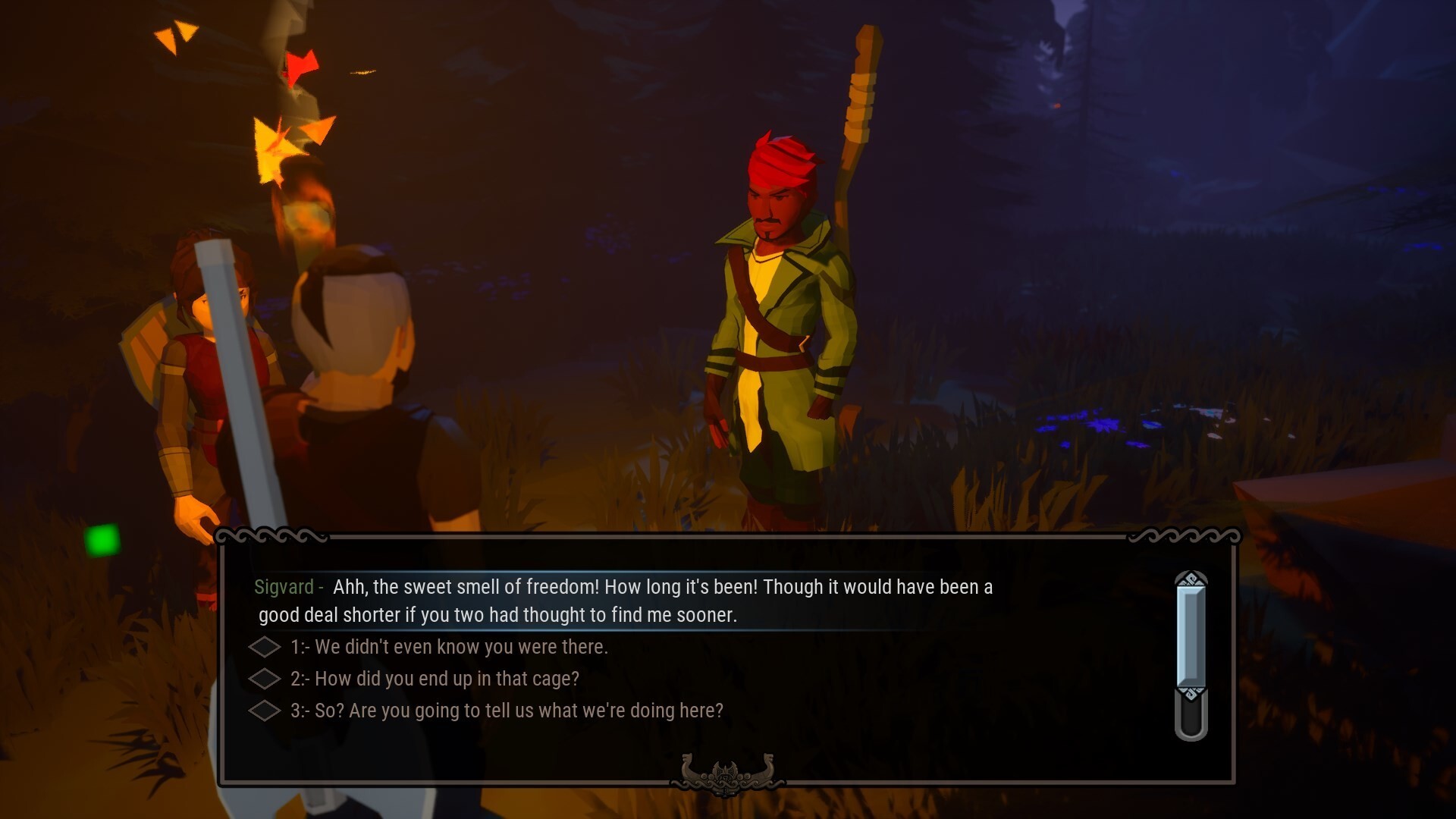The height and width of the screenshot is (819, 1456).
Task: Select dialogue option 'We didn't even know you were there'
Action: tap(451, 647)
